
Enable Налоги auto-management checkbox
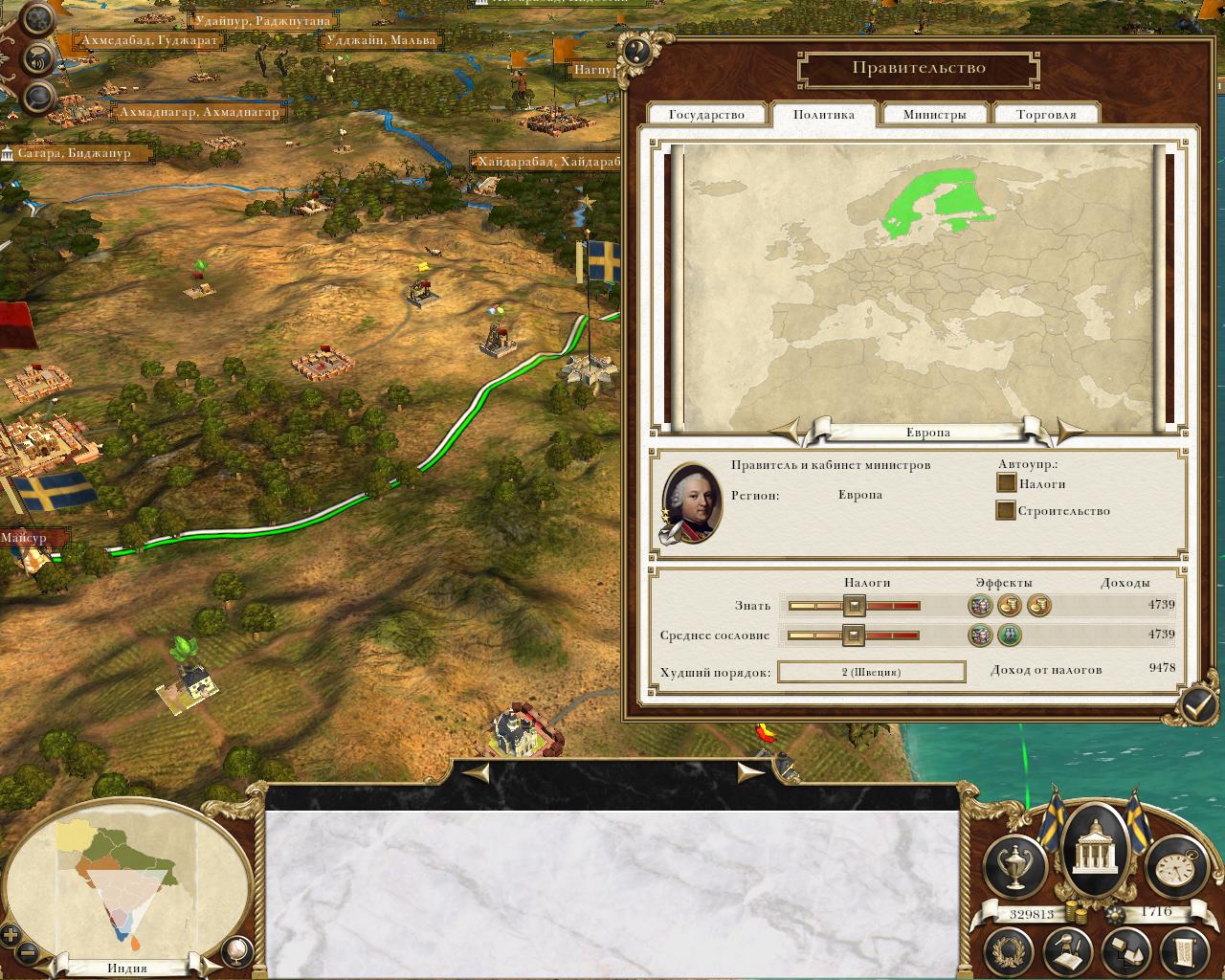[x=1006, y=484]
